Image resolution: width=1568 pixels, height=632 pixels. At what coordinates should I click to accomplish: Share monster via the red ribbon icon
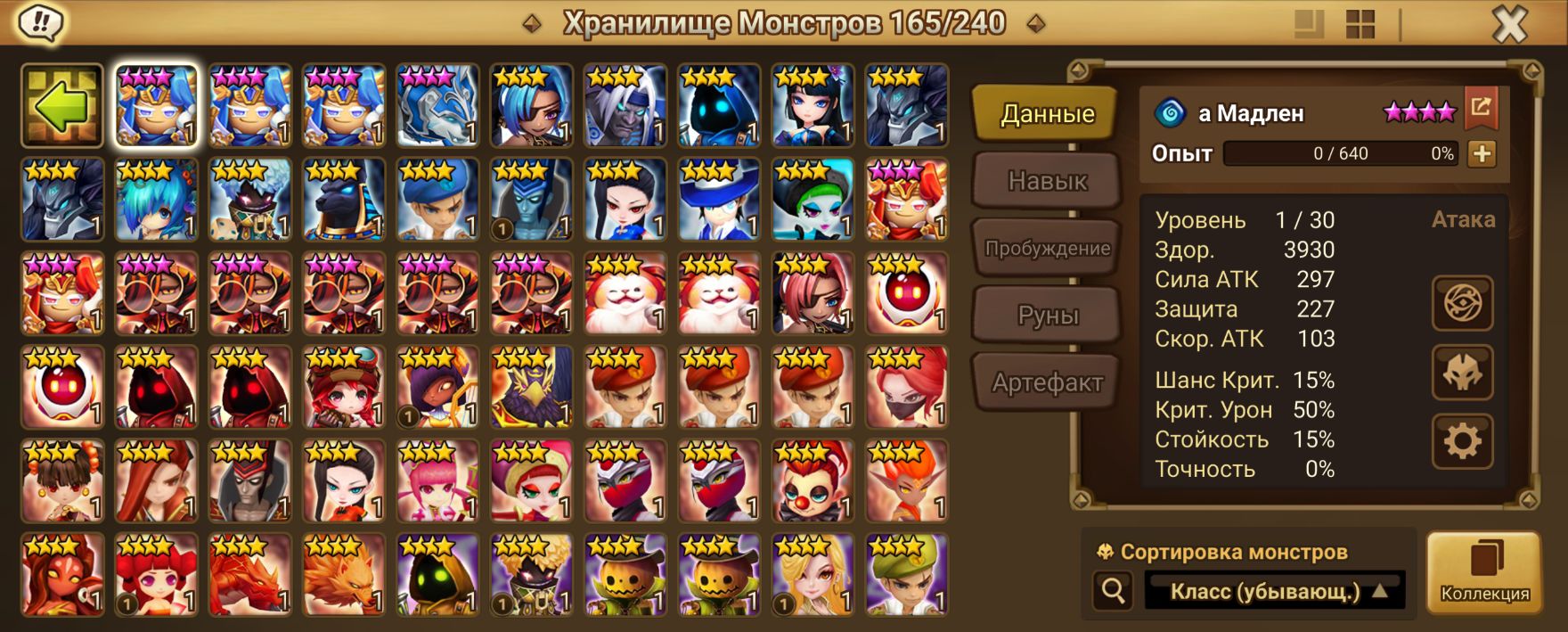point(1481,108)
